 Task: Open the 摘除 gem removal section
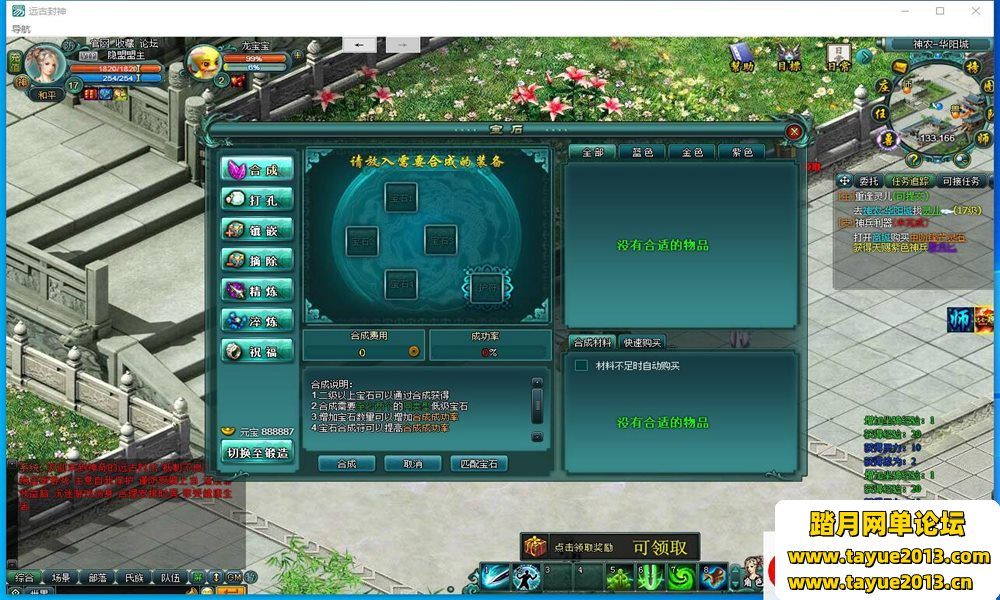pyautogui.click(x=258, y=260)
